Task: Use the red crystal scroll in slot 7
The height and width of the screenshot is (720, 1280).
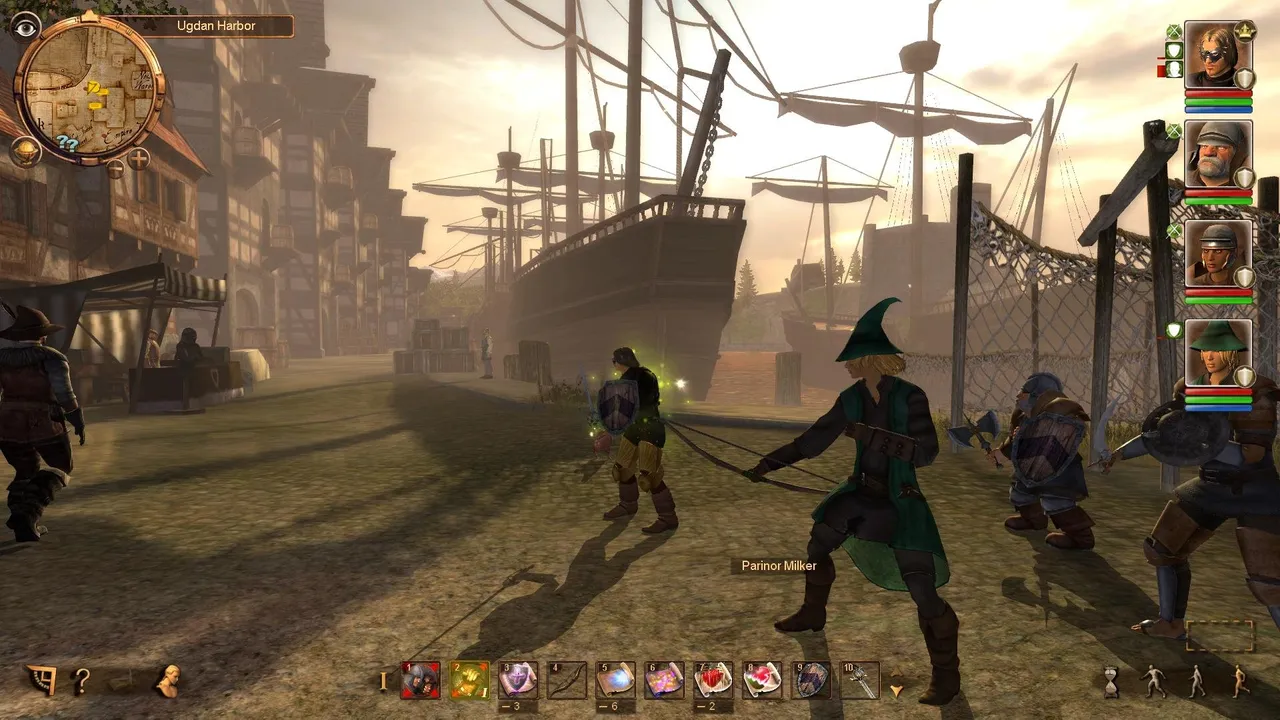Action: point(713,680)
